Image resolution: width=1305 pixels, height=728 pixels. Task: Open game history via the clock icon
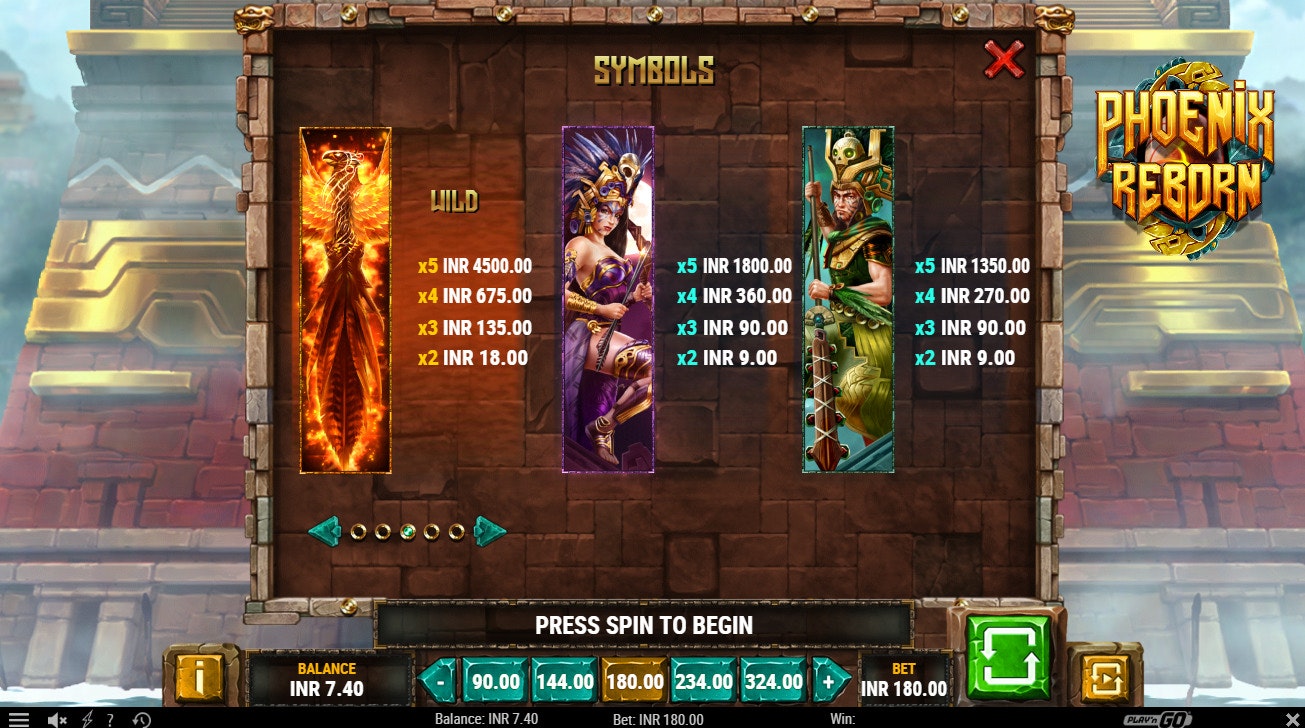[141, 717]
